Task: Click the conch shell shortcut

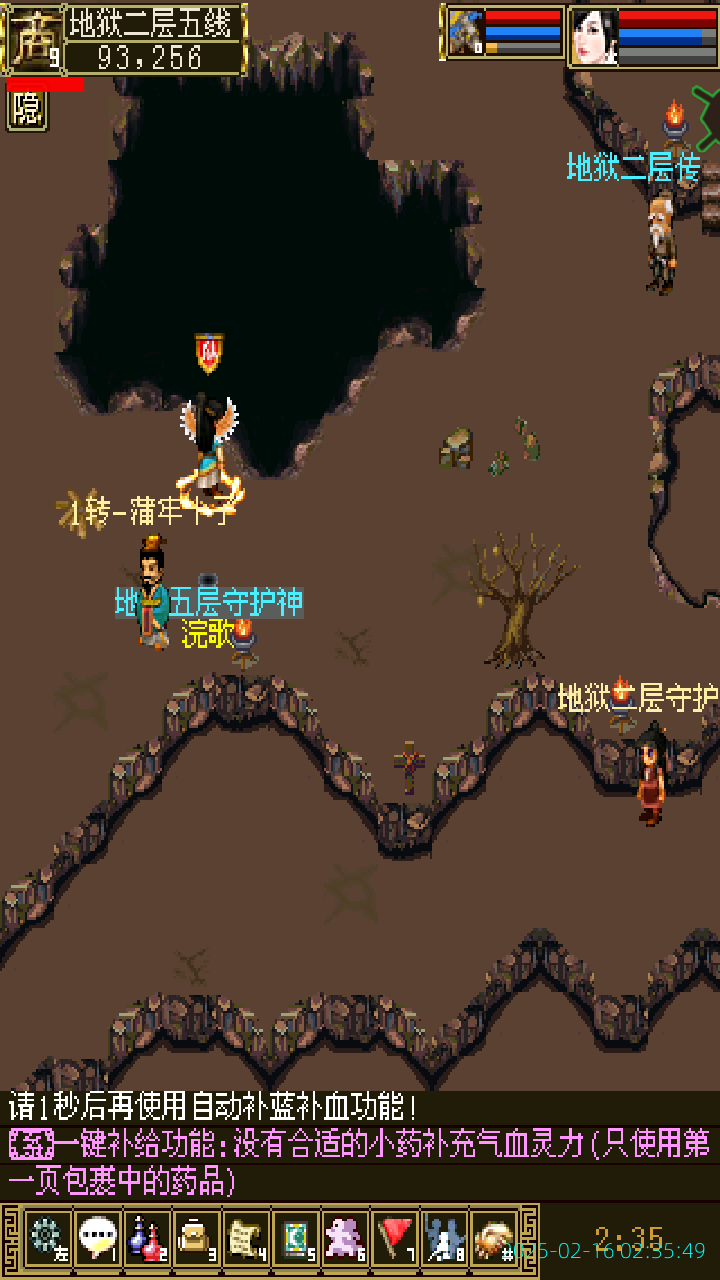Action: click(494, 1237)
